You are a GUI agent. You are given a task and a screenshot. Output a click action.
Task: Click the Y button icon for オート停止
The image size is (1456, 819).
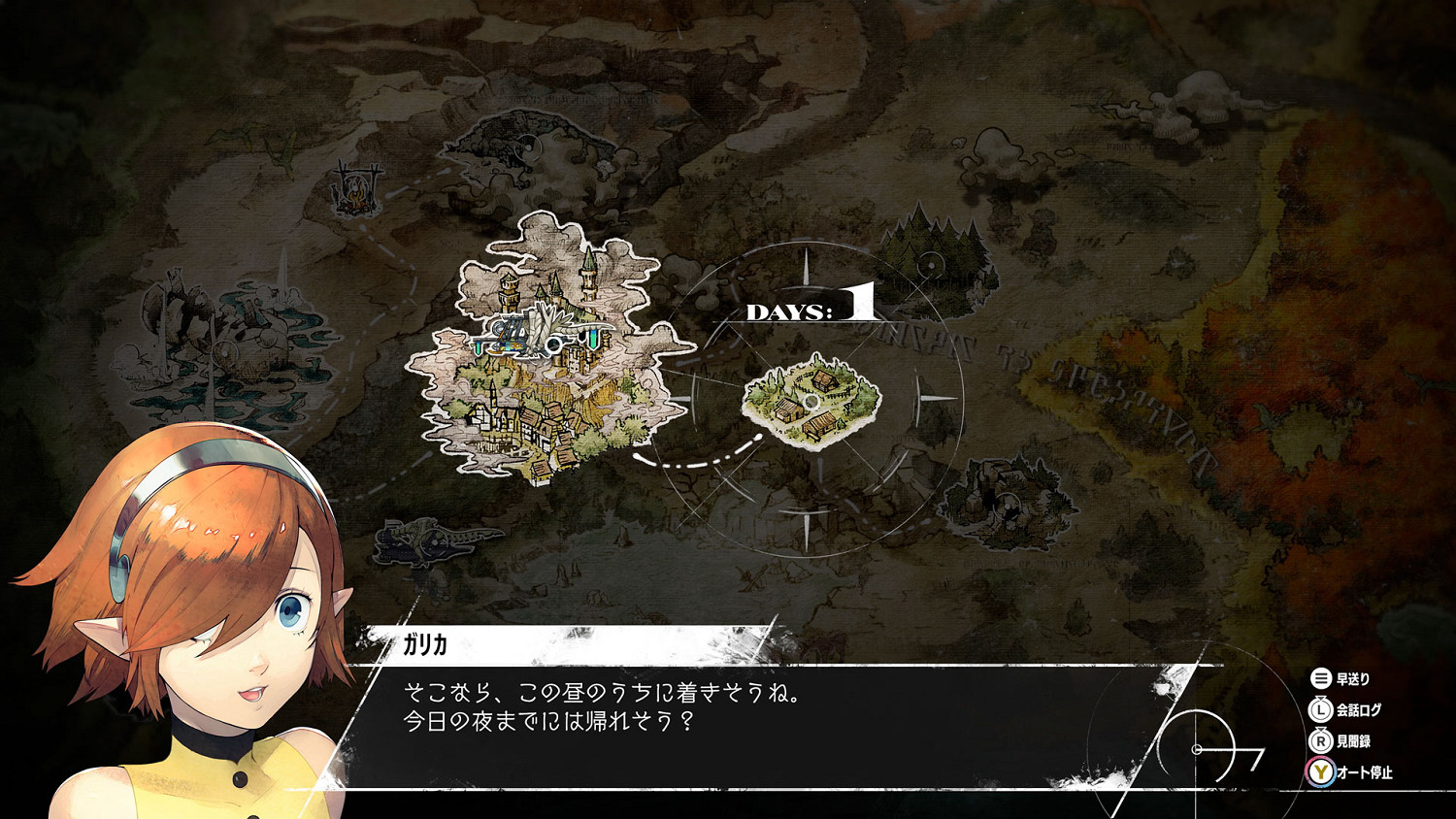[1321, 773]
